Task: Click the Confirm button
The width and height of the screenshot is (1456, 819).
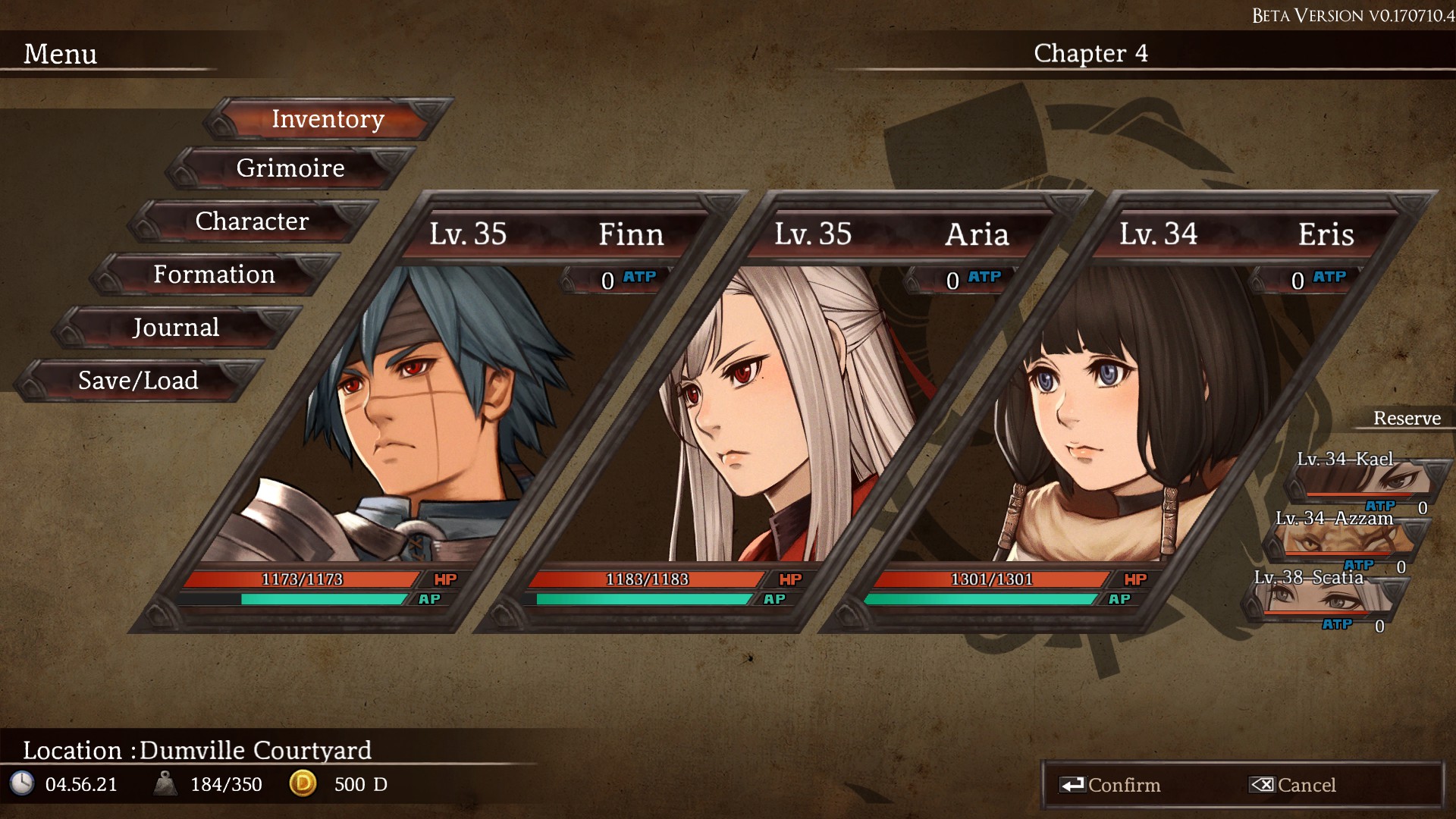Action: coord(1126,786)
